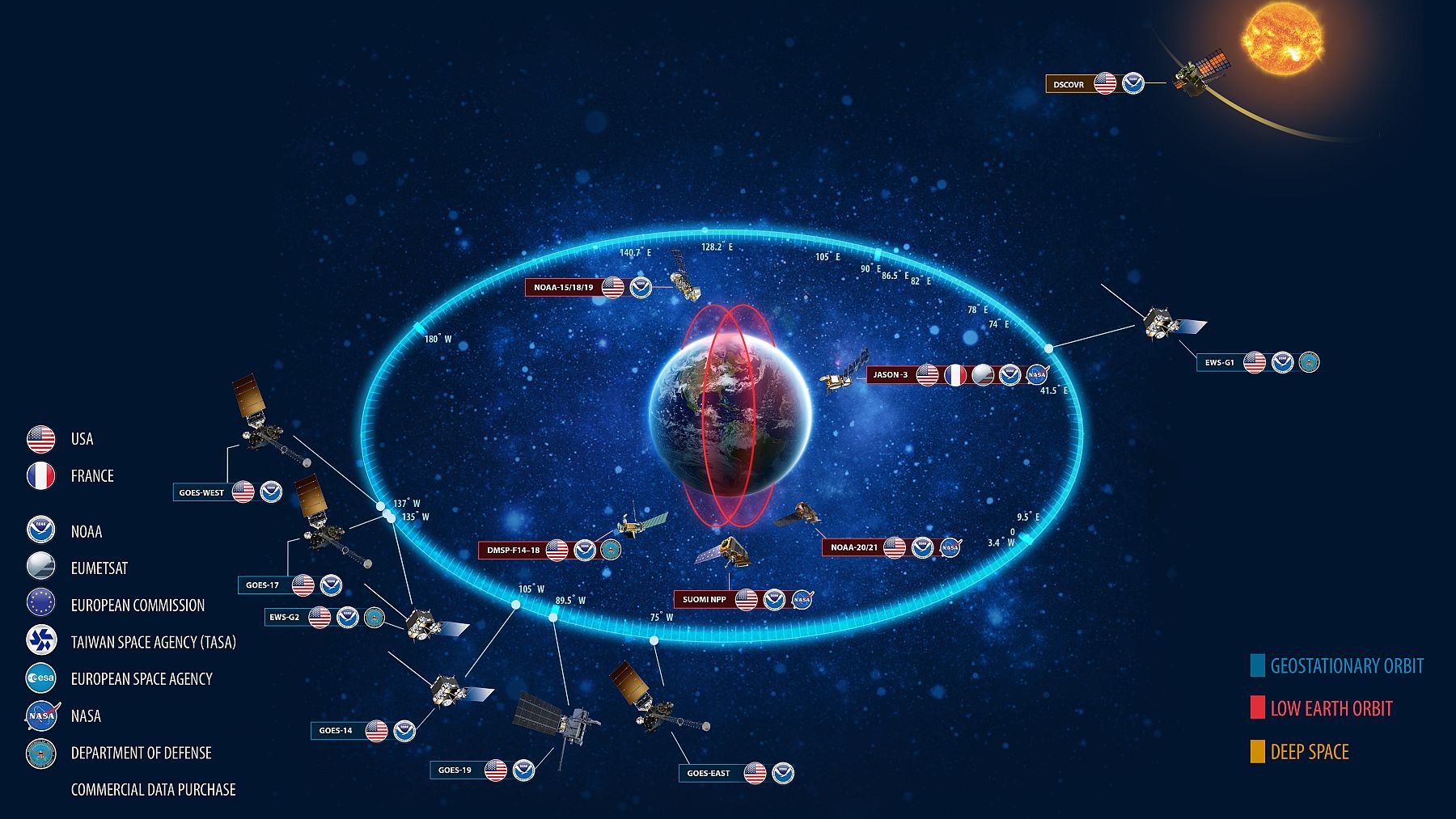Select the DSCOVR satellite label
1456x819 pixels.
click(x=1069, y=84)
